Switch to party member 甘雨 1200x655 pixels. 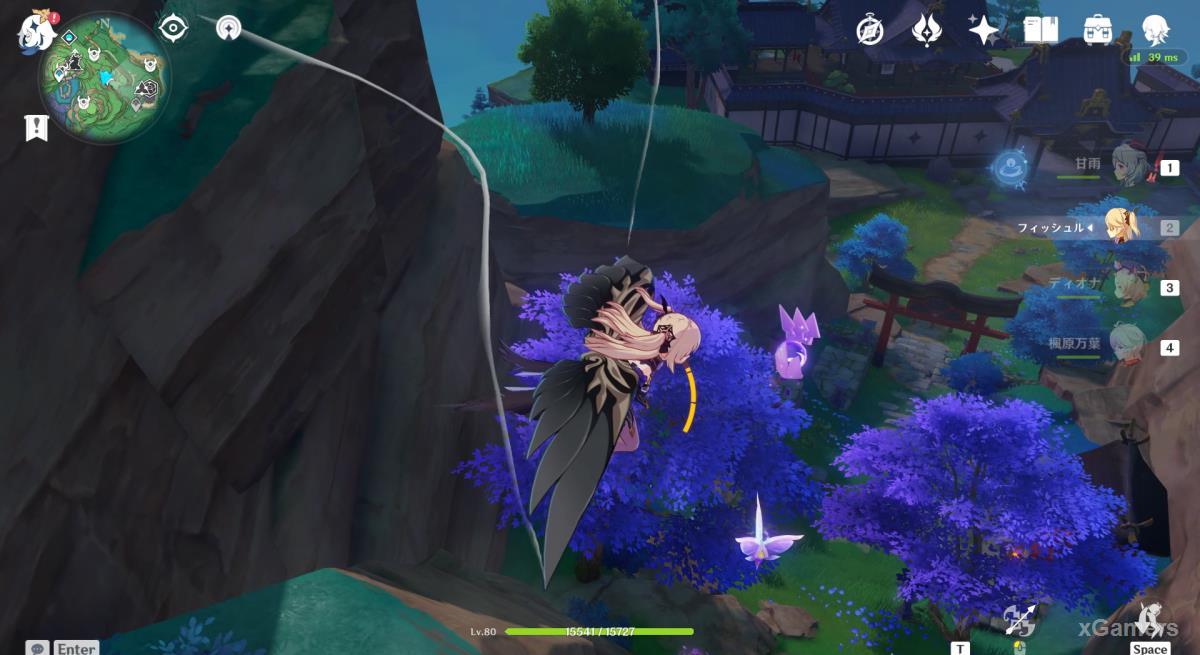(1130, 168)
